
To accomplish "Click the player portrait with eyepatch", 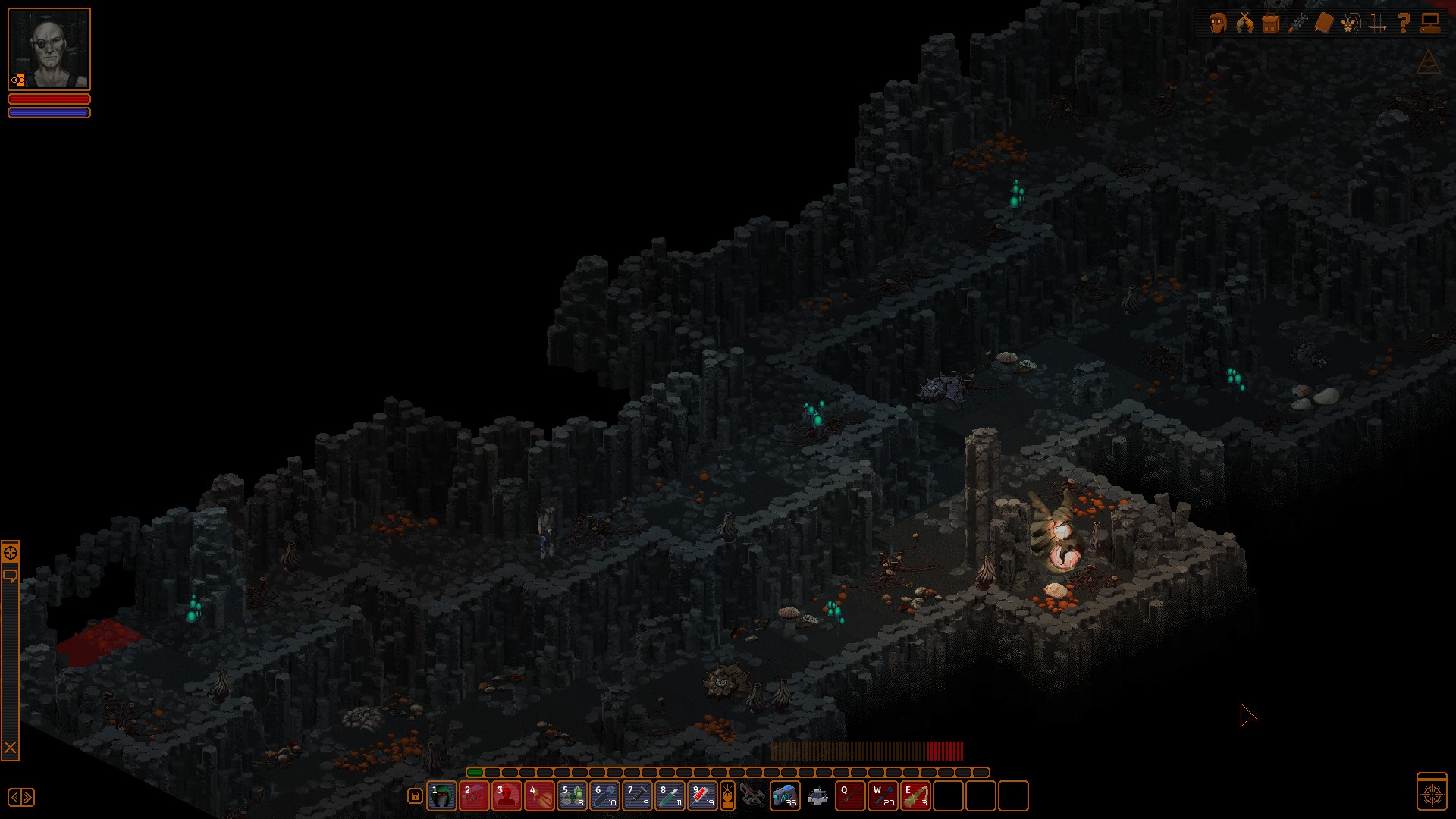I will (49, 49).
